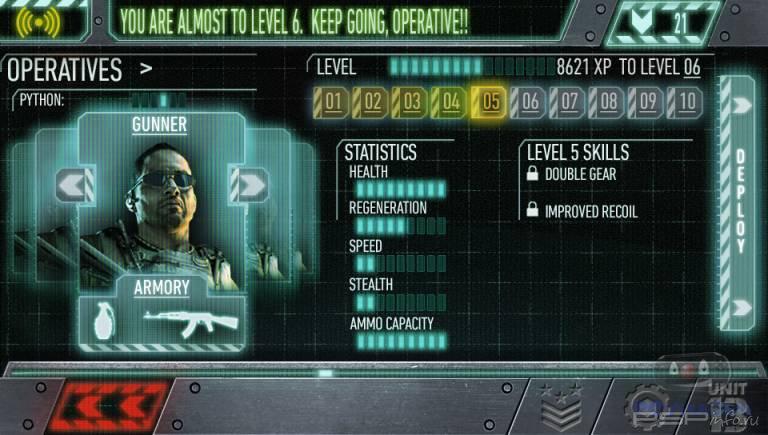Select locked level 09 tile

click(x=647, y=101)
